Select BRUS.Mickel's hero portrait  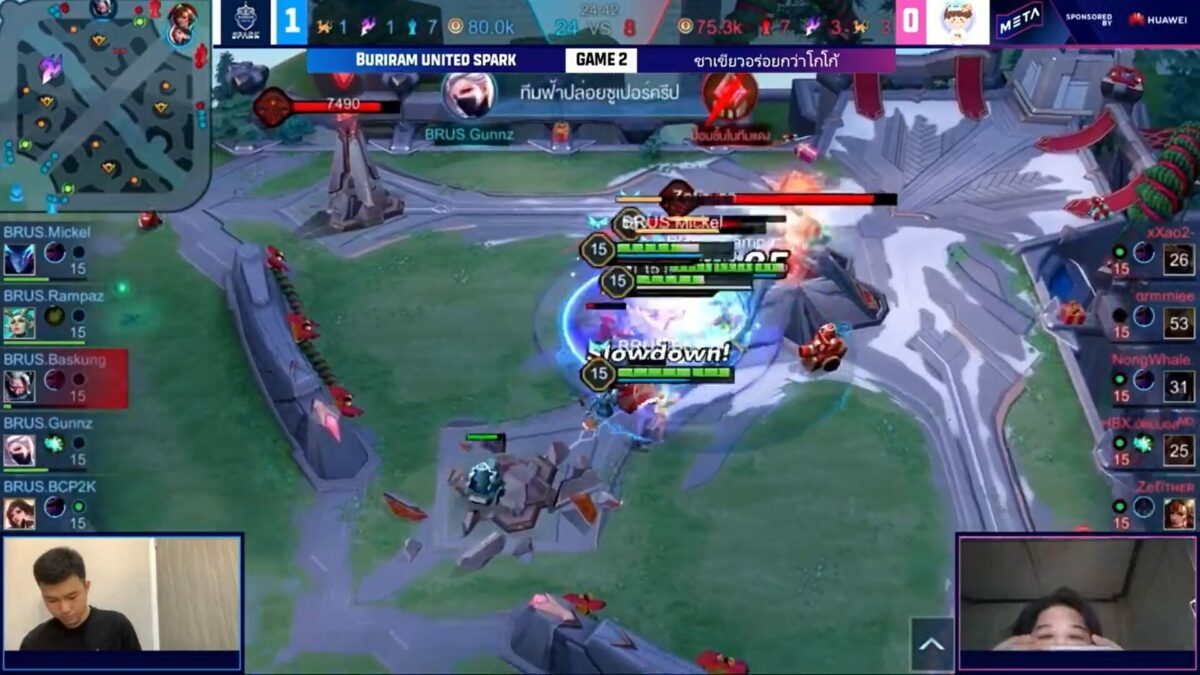pos(18,261)
